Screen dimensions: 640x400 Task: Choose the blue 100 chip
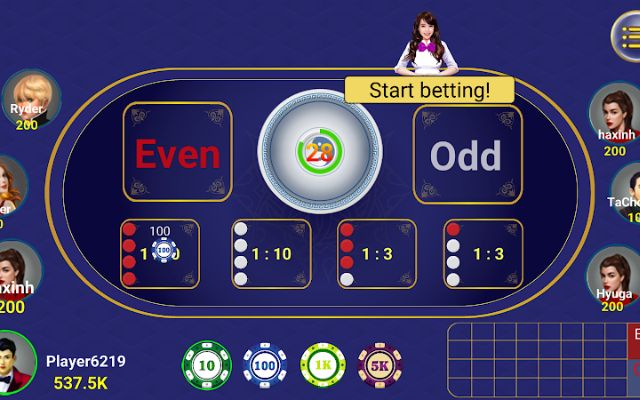[x=265, y=366]
